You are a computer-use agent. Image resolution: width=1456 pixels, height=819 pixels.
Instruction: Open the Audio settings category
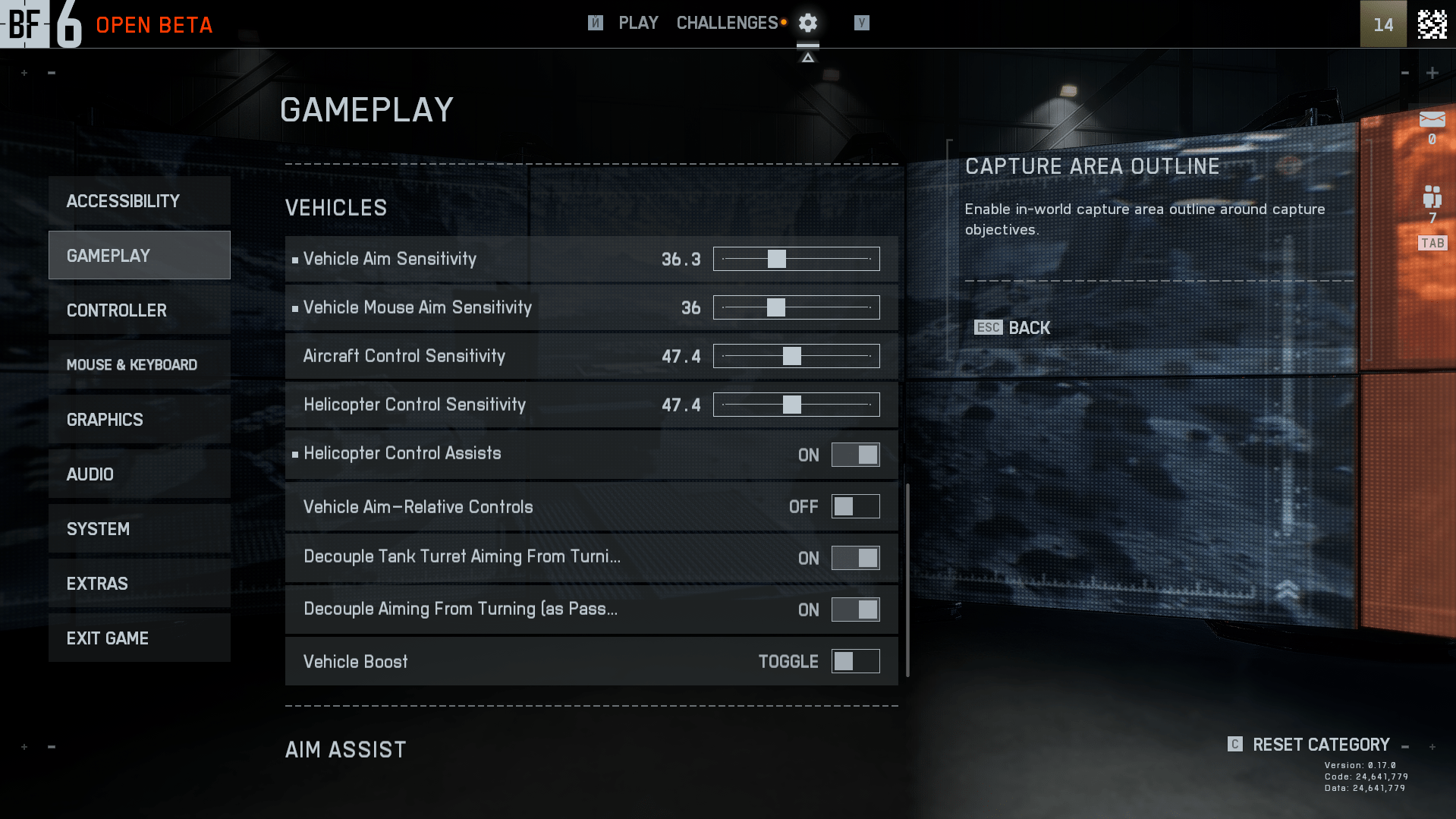139,474
